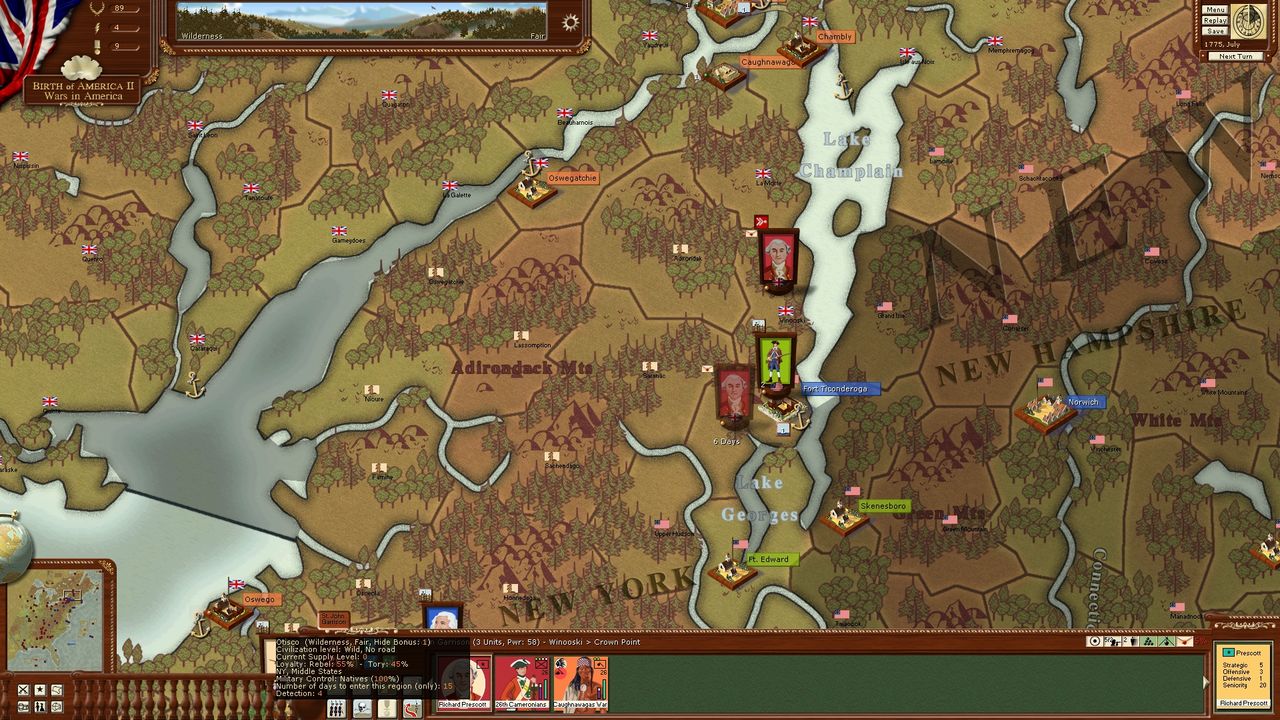The height and width of the screenshot is (720, 1280).
Task: Click the target circle posture icon
Action: [1094, 642]
